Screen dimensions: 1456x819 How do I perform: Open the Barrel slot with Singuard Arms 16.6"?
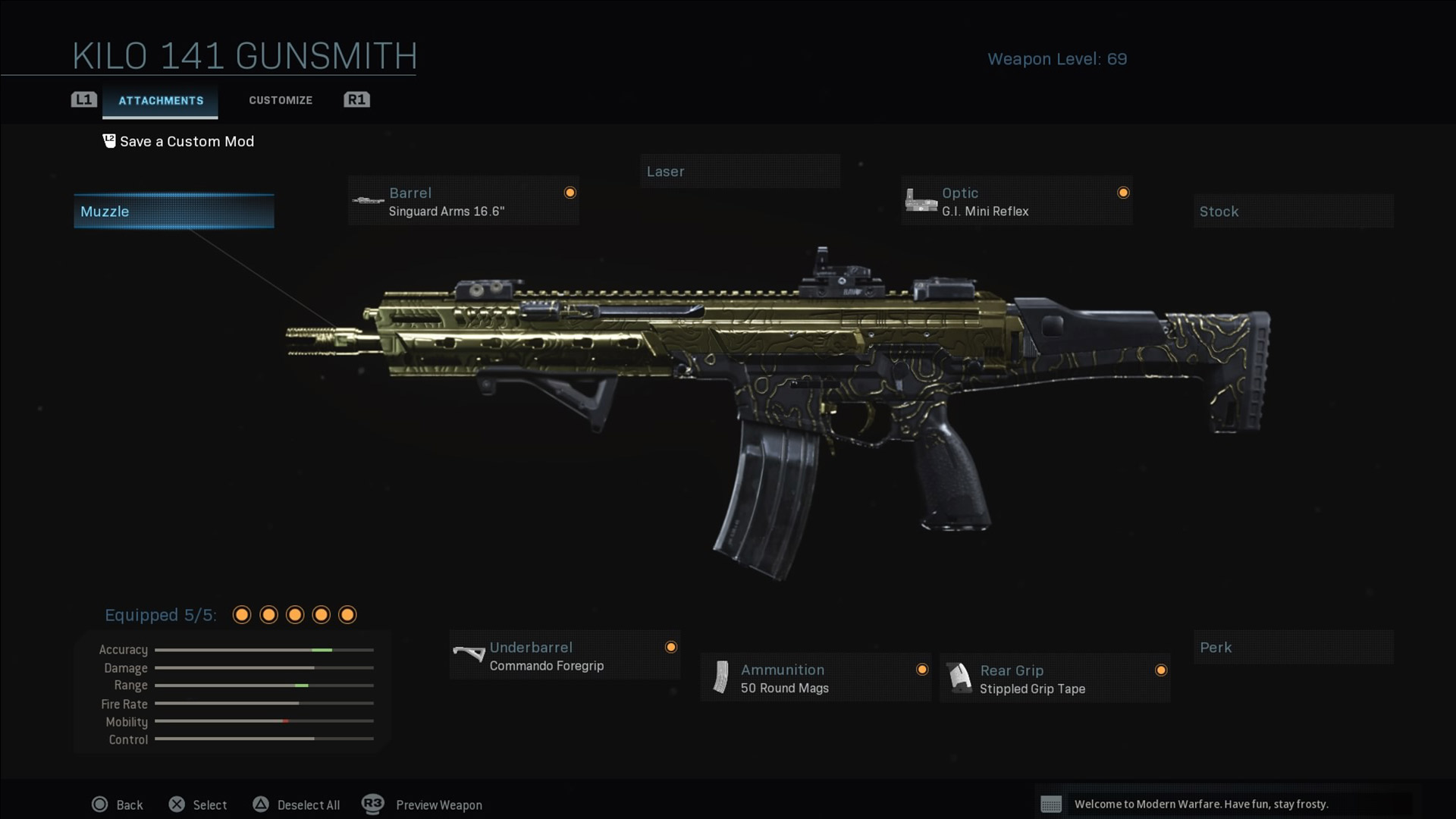(x=463, y=202)
